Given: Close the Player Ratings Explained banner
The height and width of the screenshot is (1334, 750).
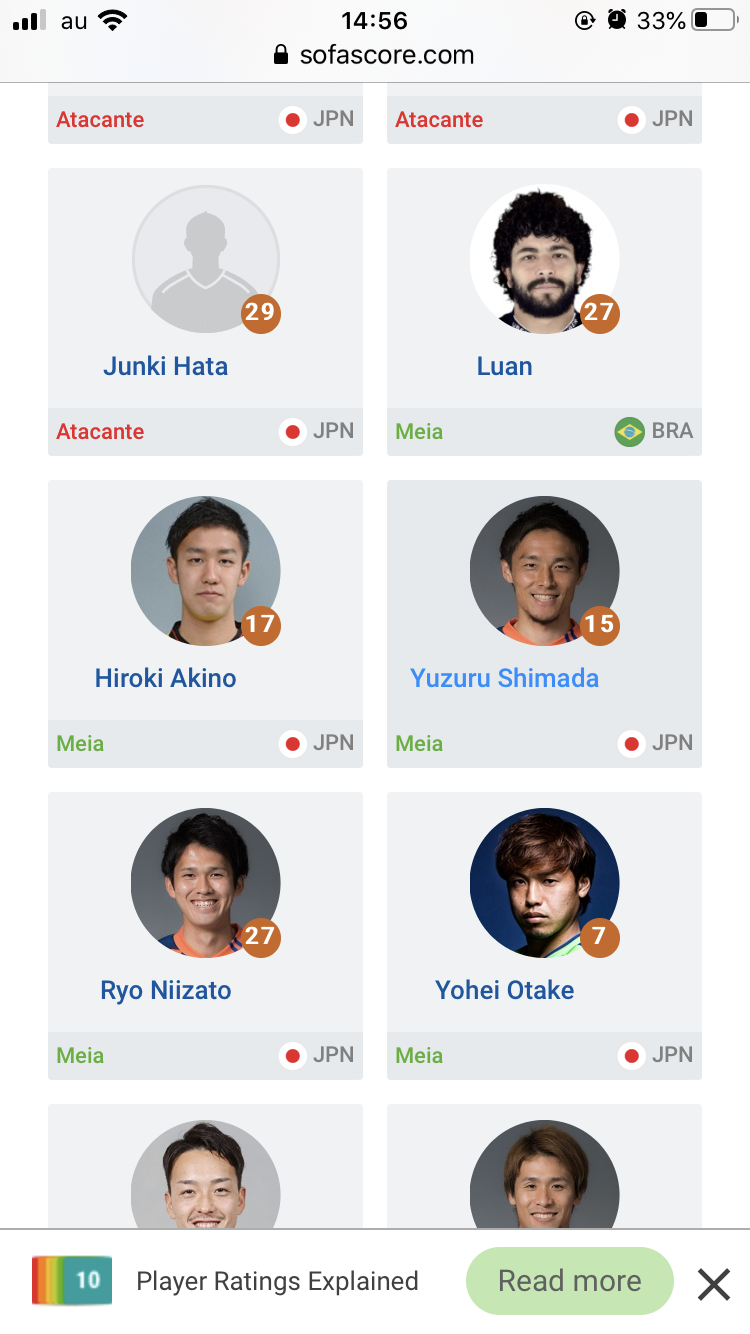Looking at the screenshot, I should point(713,1283).
